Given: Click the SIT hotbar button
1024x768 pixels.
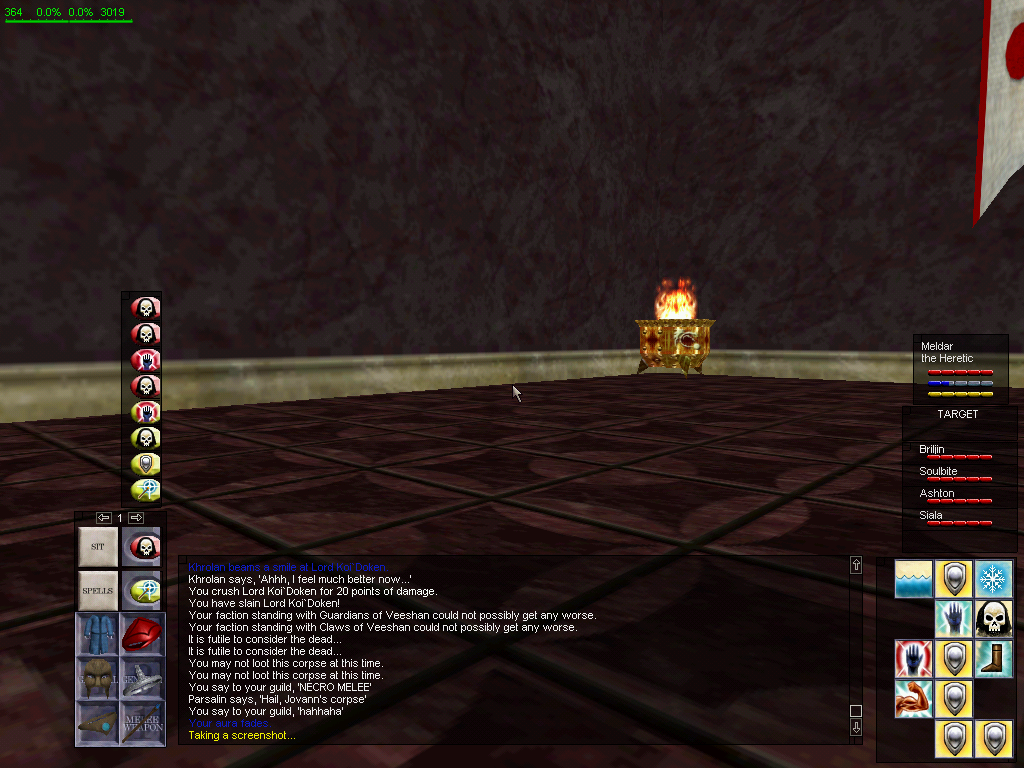Looking at the screenshot, I should coord(97,547).
